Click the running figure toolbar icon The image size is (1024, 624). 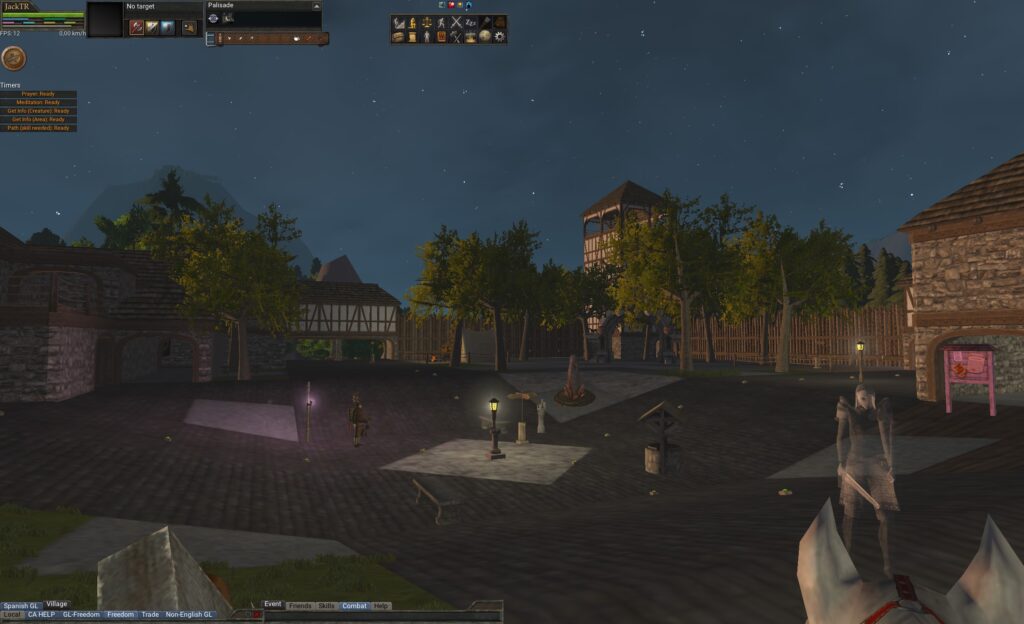pyautogui.click(x=441, y=22)
